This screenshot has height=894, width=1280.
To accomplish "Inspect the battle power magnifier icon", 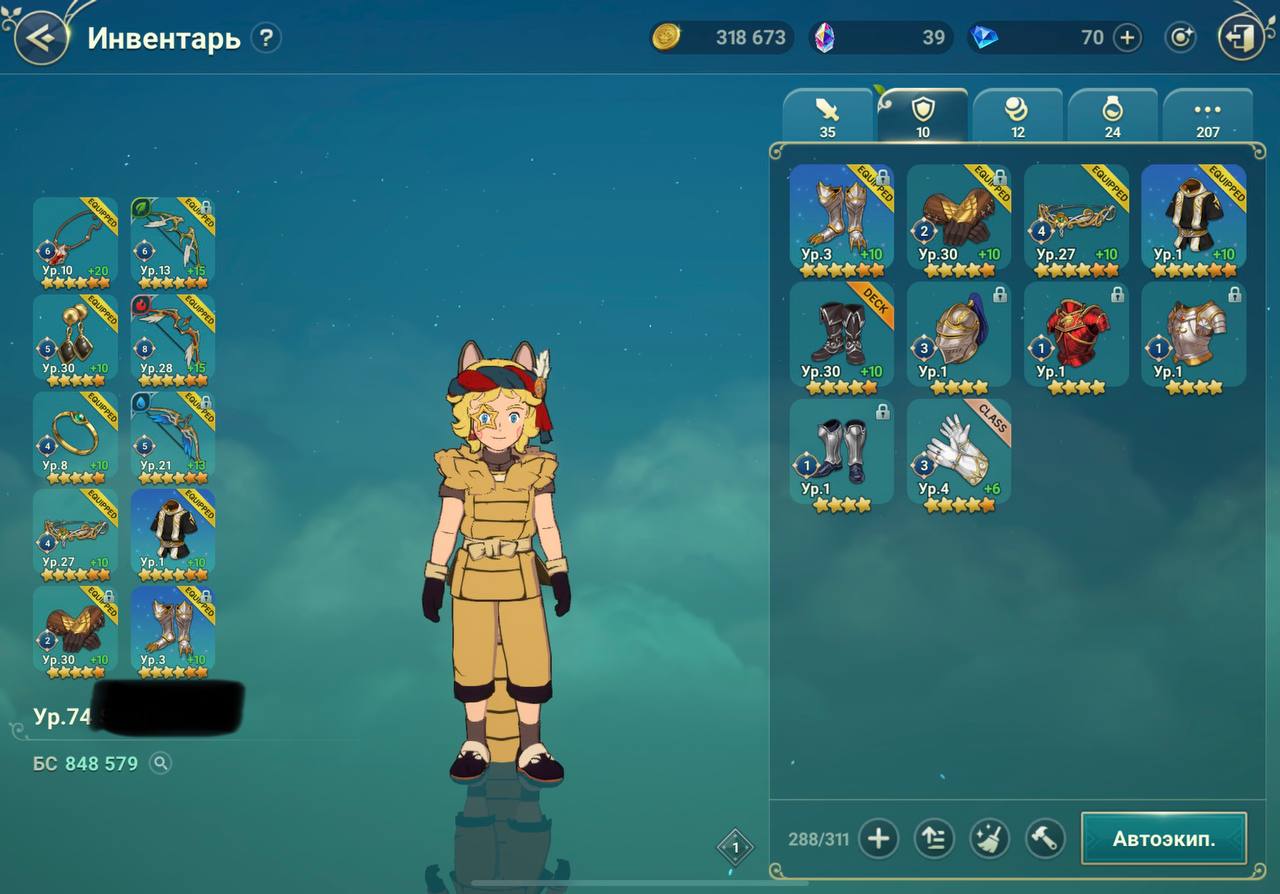I will coord(160,764).
